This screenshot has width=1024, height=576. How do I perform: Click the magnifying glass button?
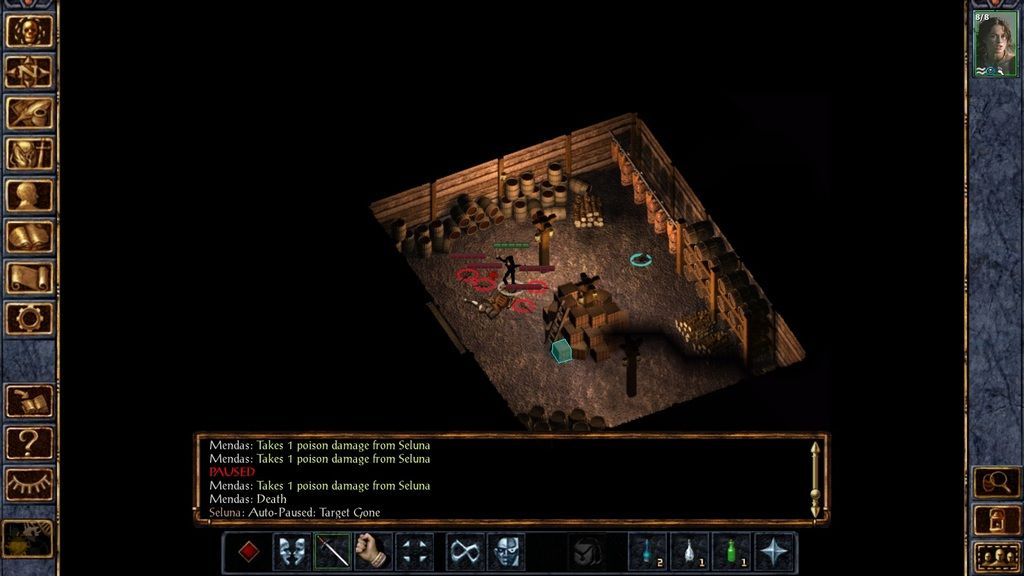pos(996,483)
